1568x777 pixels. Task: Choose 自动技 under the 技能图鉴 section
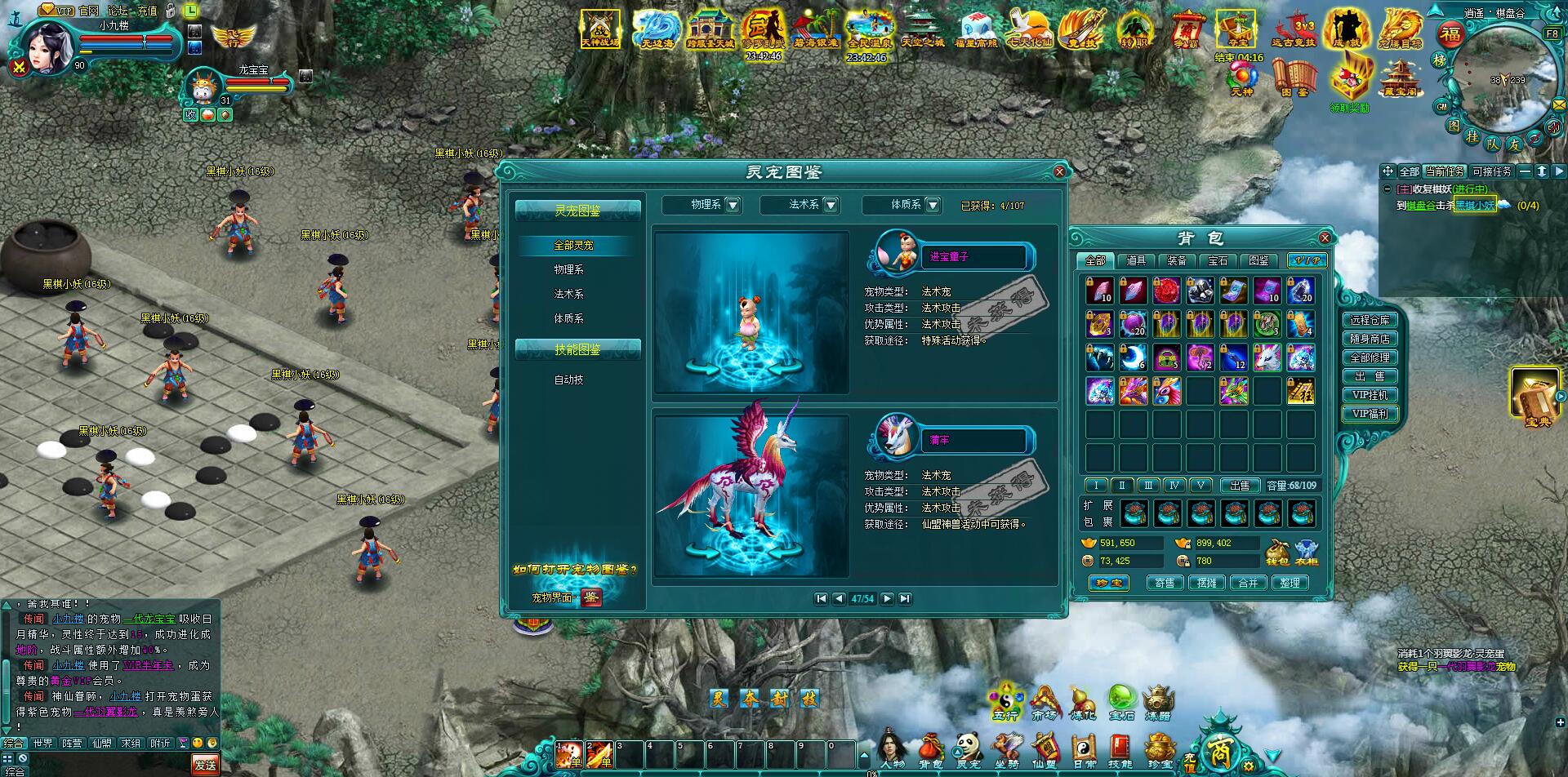pyautogui.click(x=568, y=380)
